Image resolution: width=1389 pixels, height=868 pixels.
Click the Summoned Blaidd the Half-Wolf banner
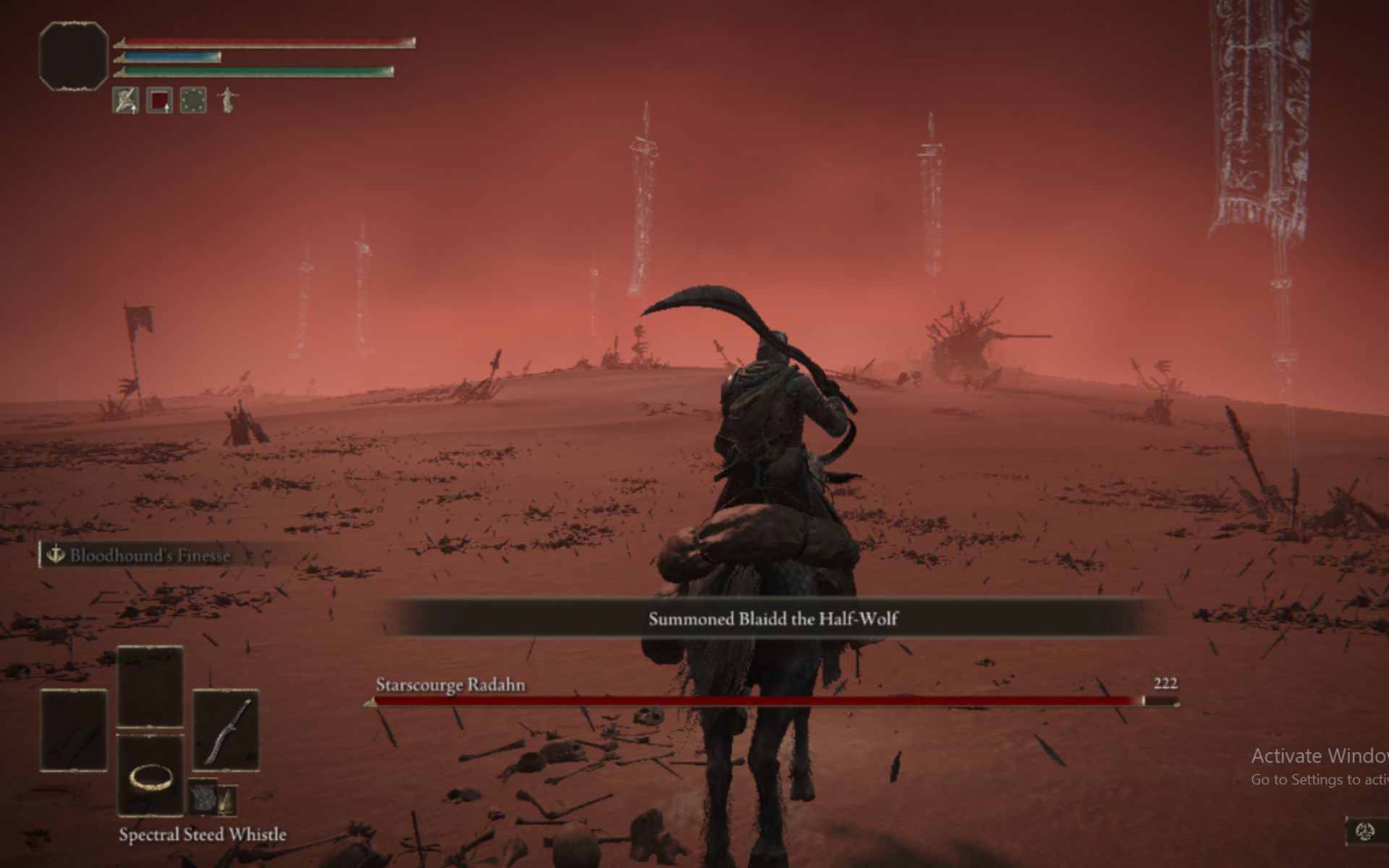tap(773, 619)
